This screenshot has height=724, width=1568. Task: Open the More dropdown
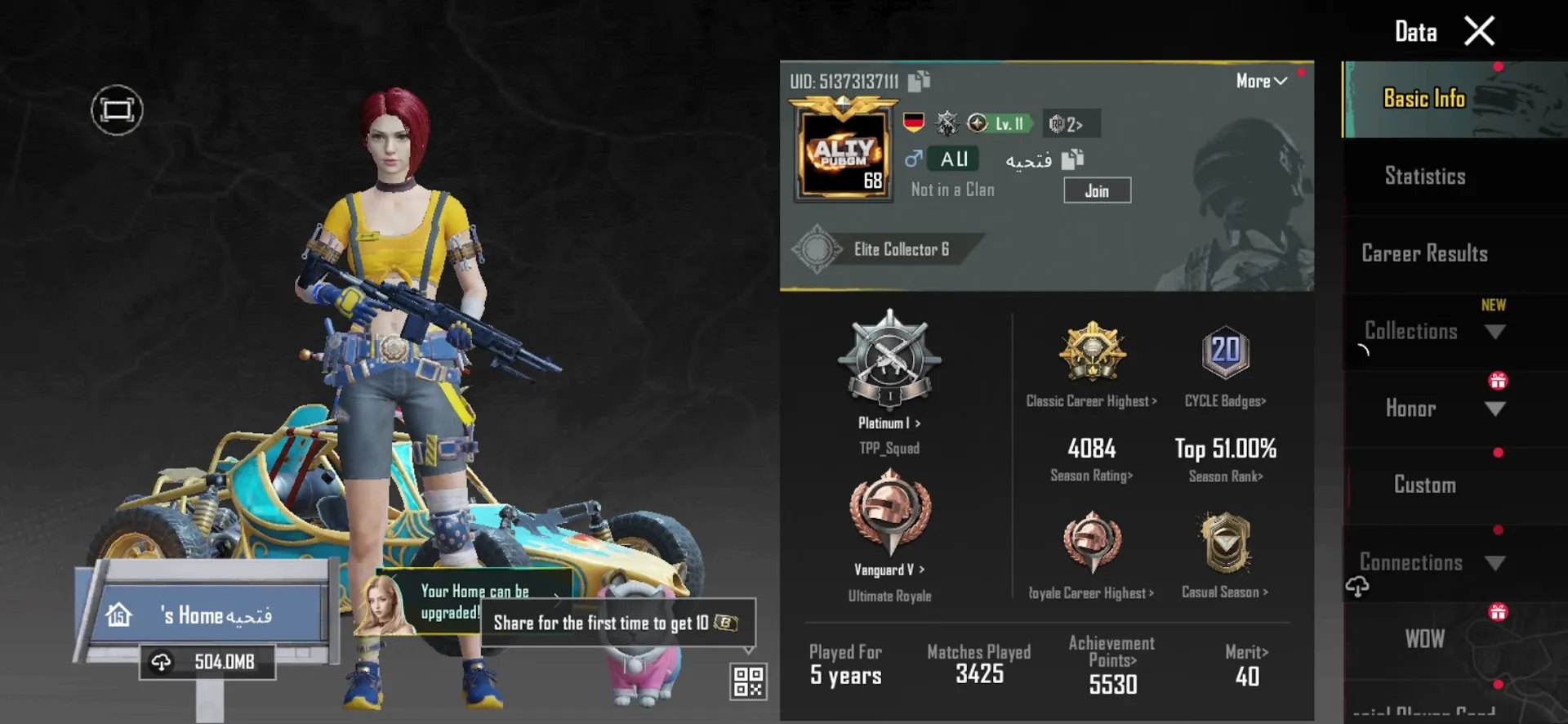(1259, 81)
